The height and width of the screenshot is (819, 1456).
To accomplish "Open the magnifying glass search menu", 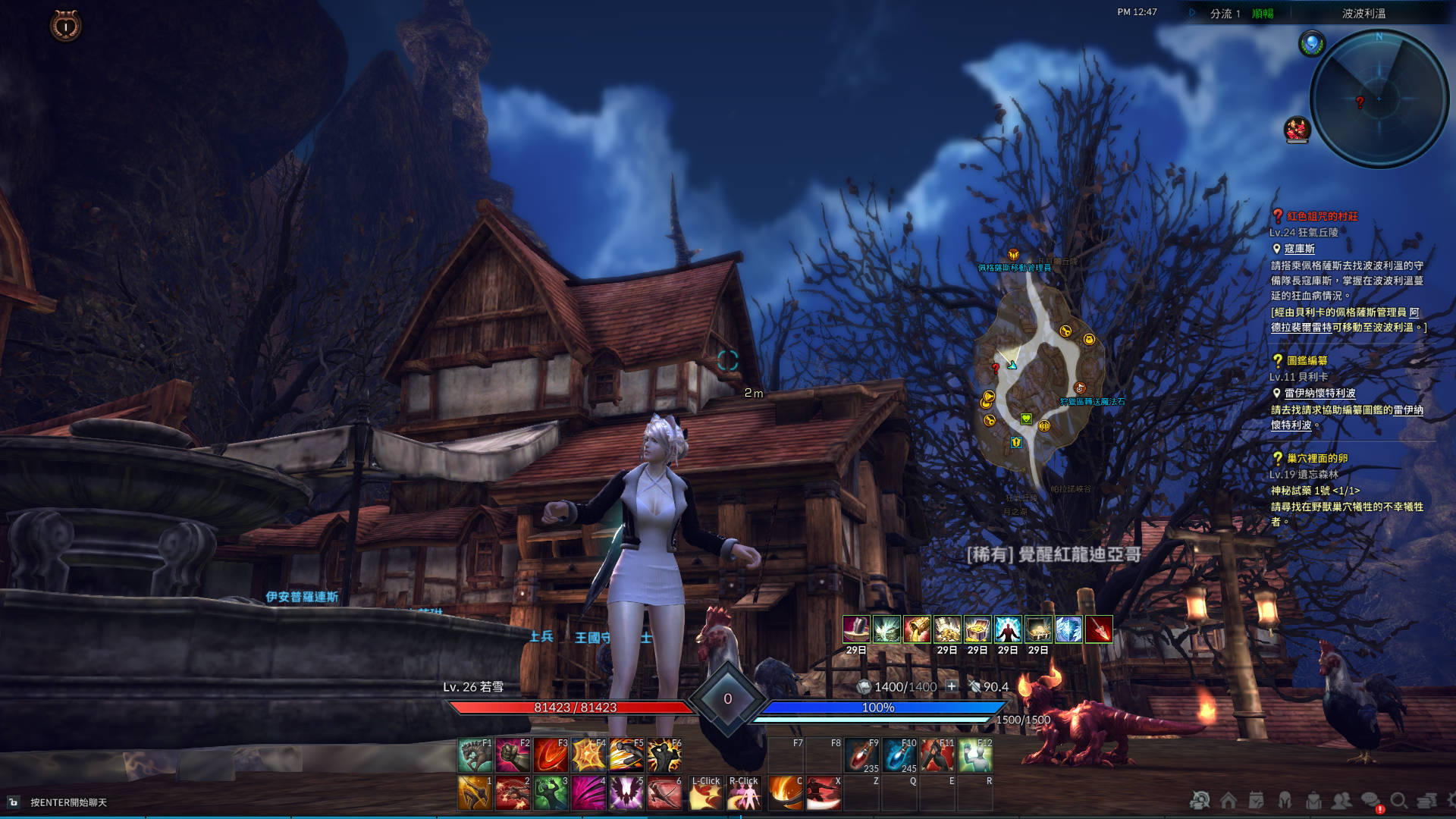I will tap(1398, 800).
